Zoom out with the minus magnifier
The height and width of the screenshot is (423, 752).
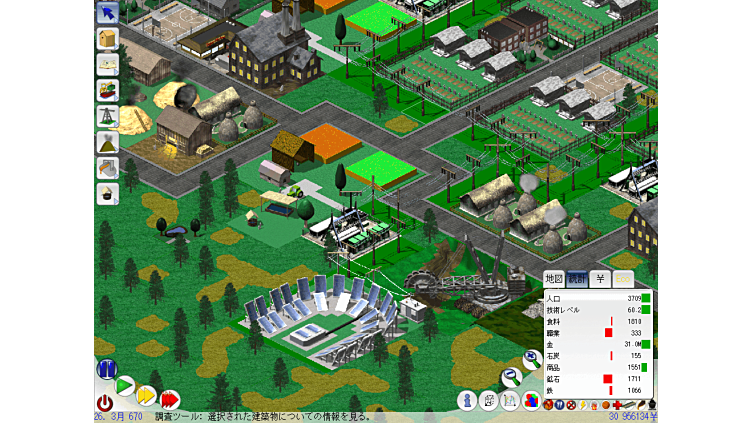click(510, 378)
